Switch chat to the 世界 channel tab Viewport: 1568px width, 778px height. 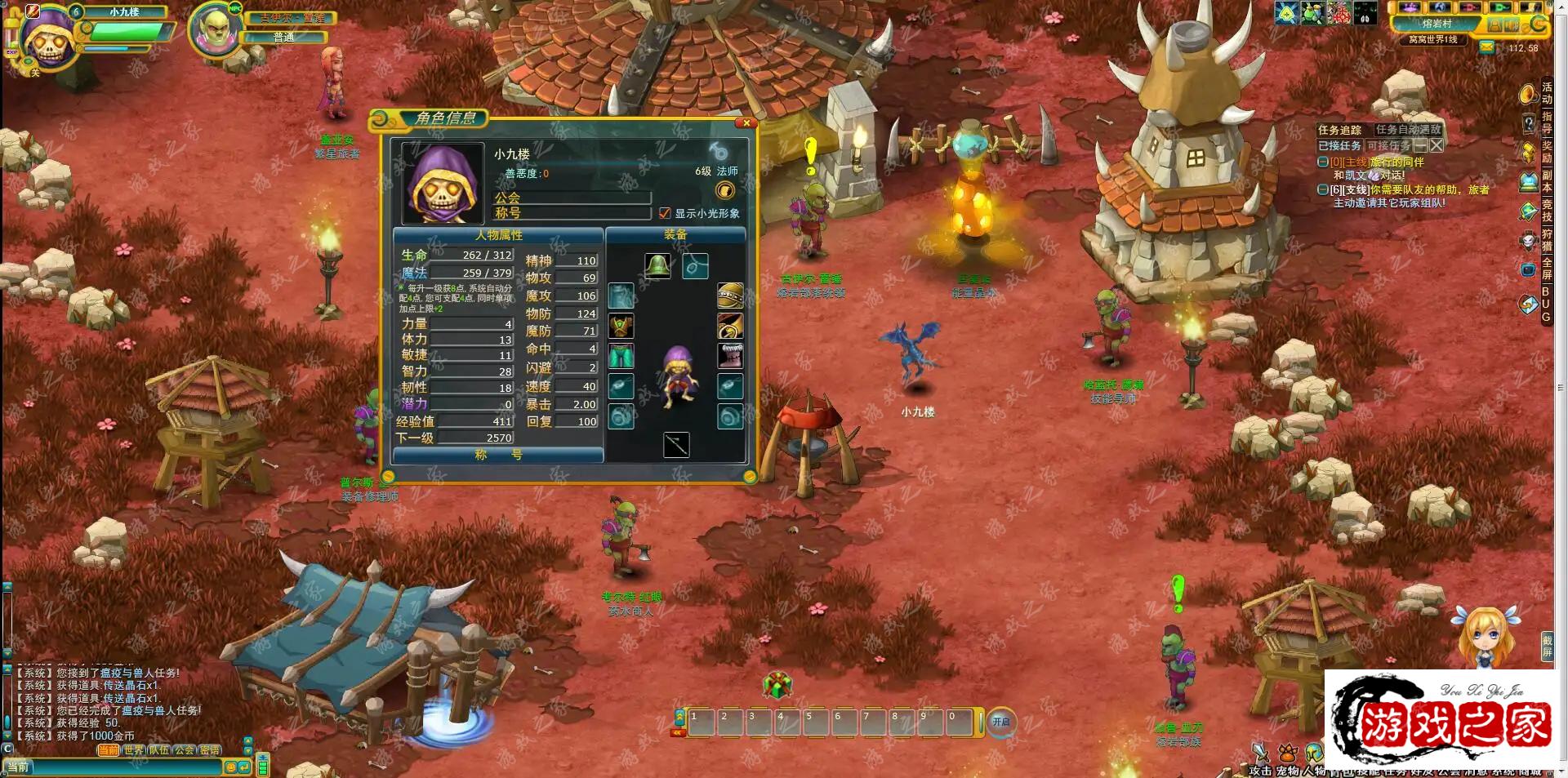pos(133,750)
